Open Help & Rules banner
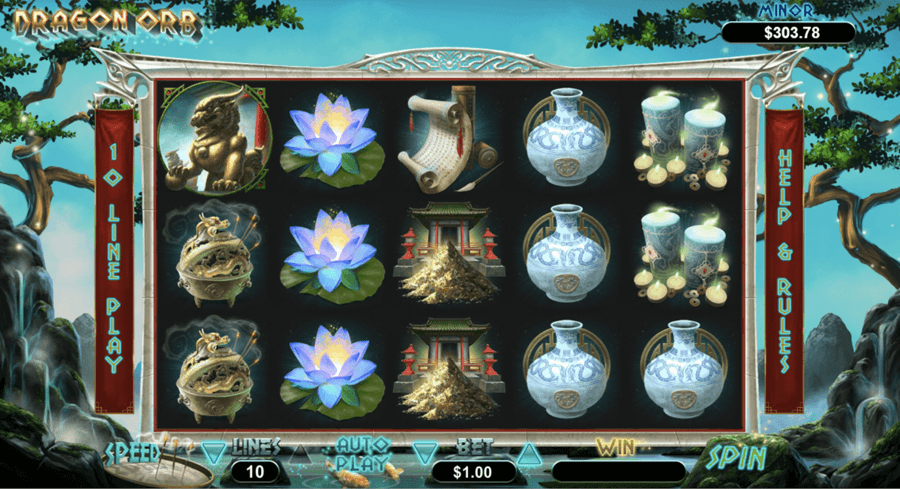 pyautogui.click(x=784, y=262)
